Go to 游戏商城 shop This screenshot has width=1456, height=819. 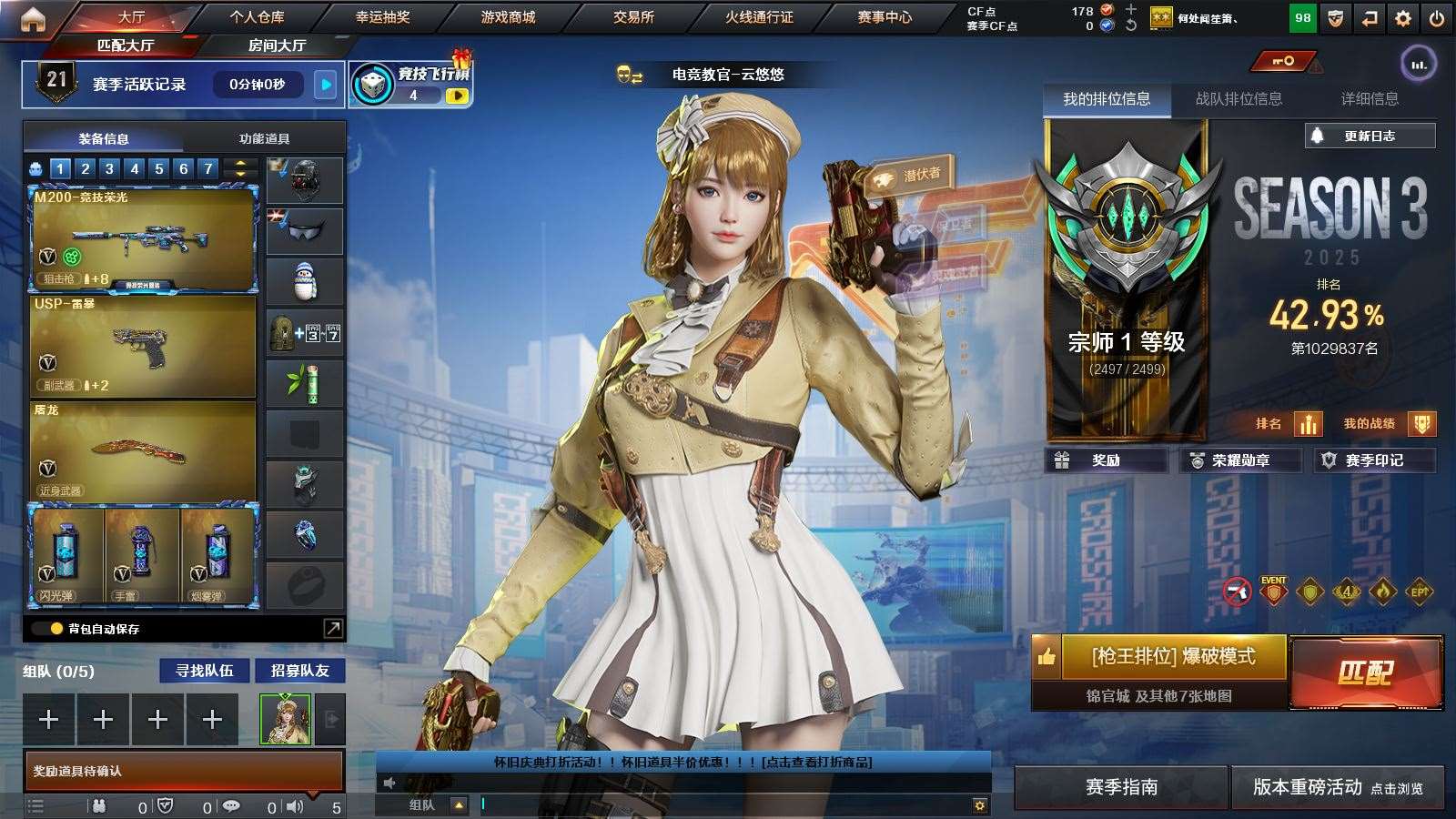click(x=508, y=17)
